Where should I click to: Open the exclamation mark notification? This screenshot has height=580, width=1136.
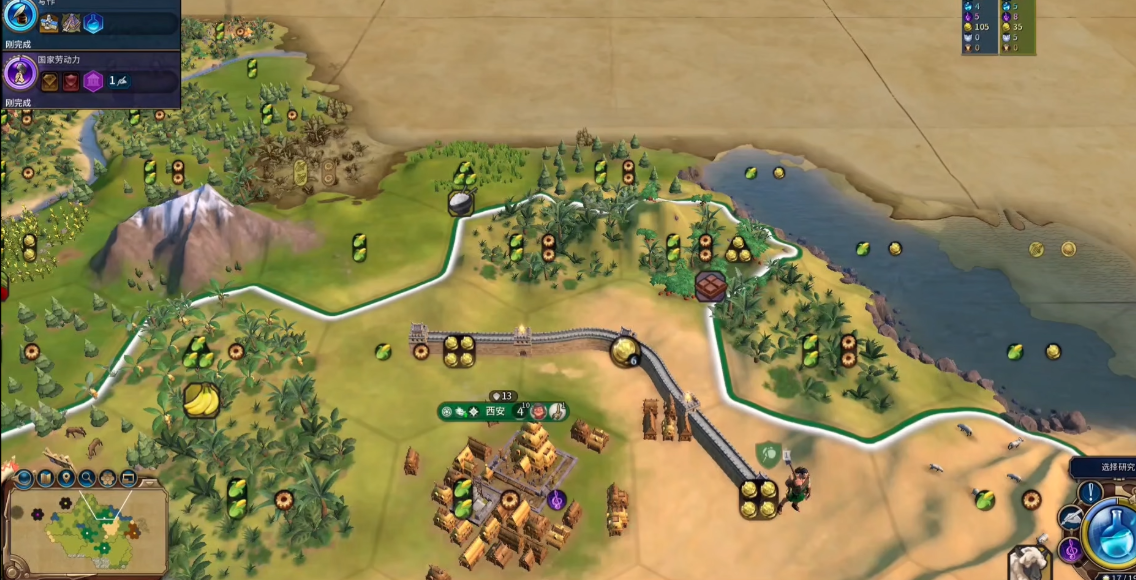(1090, 492)
